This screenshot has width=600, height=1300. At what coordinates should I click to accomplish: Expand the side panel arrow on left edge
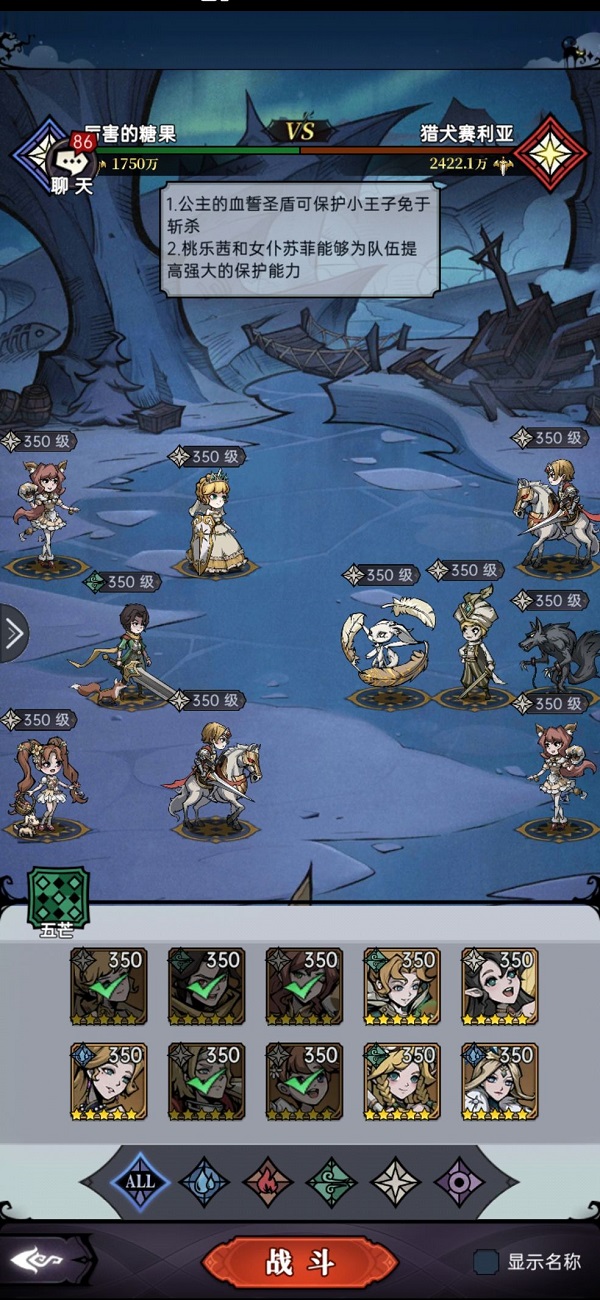pyautogui.click(x=13, y=633)
